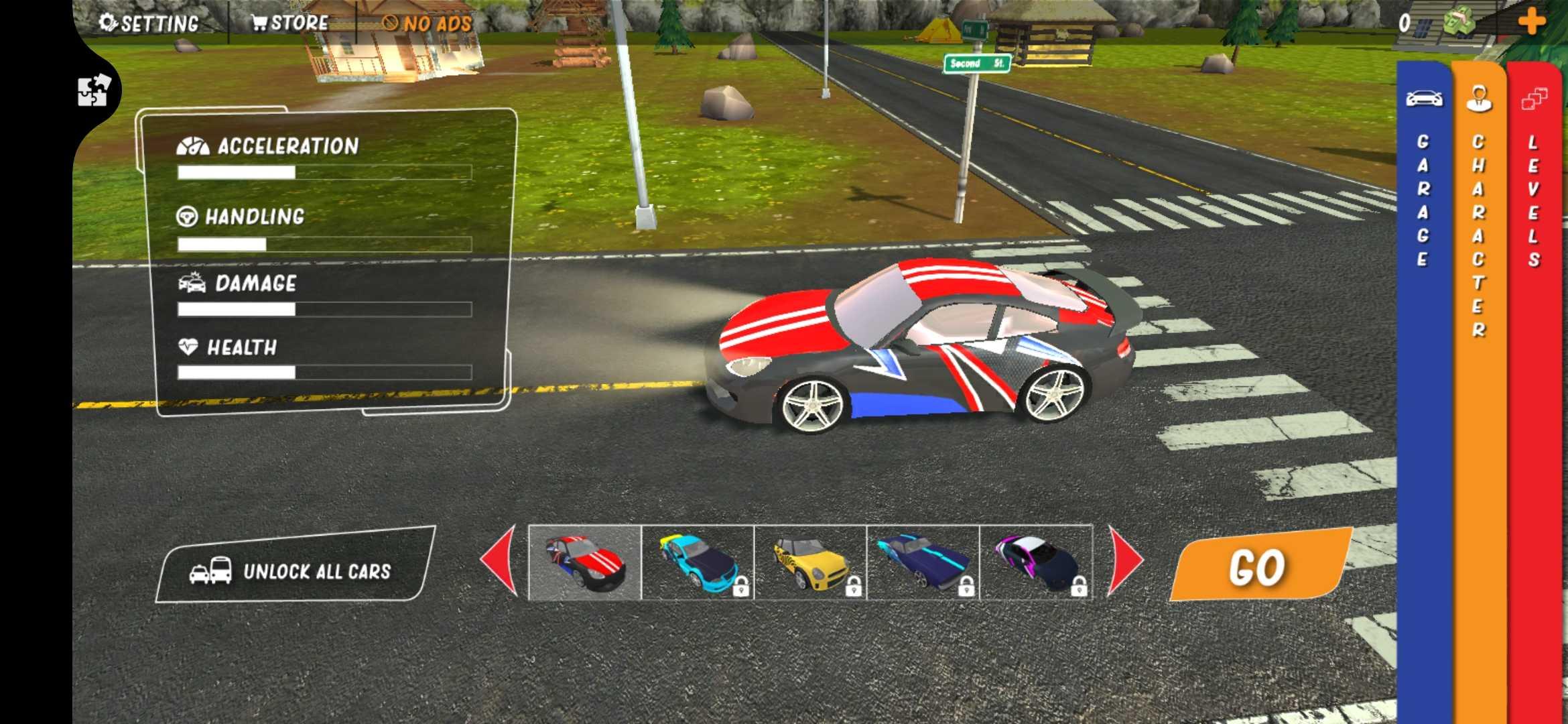Show next cars with right red arrow
The image size is (1568, 724).
coord(1125,560)
